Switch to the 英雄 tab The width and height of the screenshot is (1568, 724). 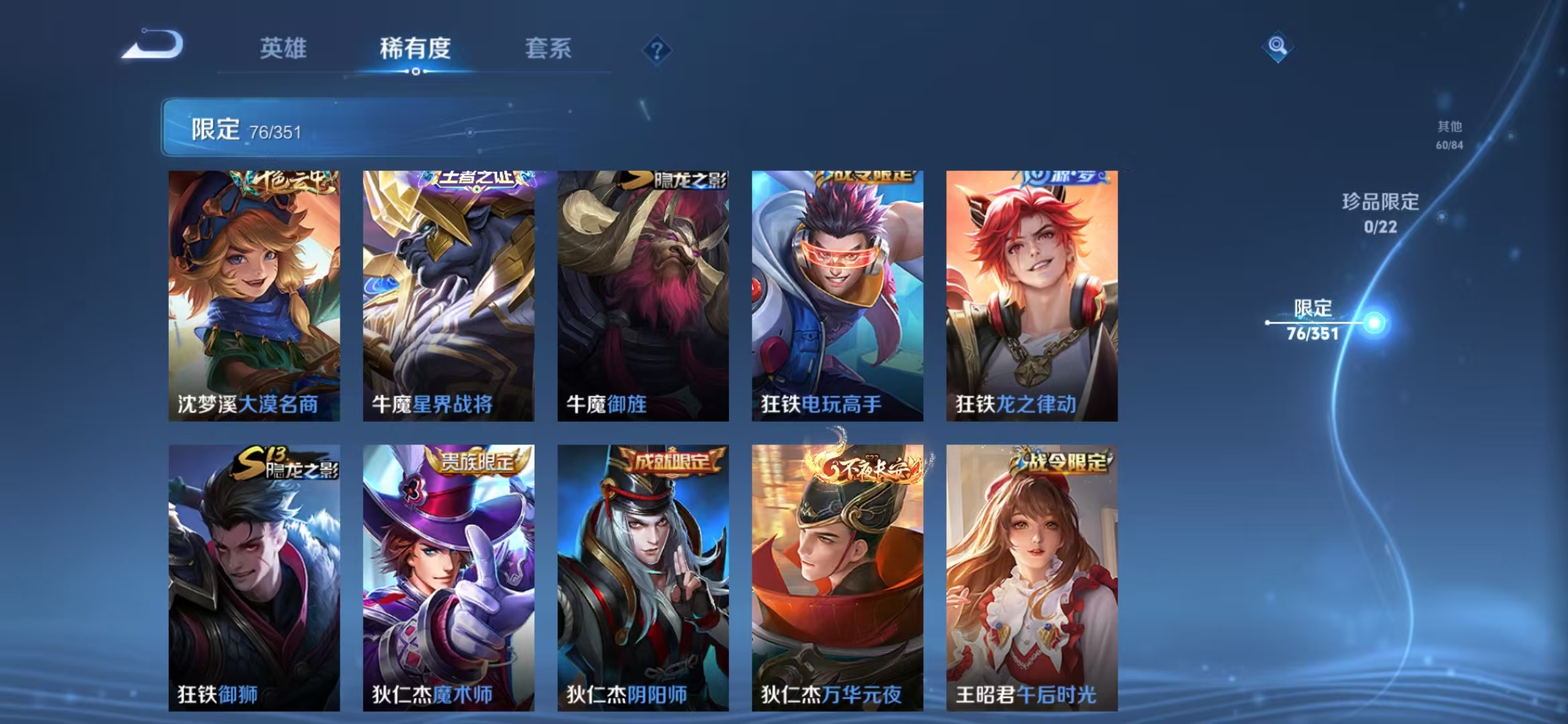(x=283, y=48)
